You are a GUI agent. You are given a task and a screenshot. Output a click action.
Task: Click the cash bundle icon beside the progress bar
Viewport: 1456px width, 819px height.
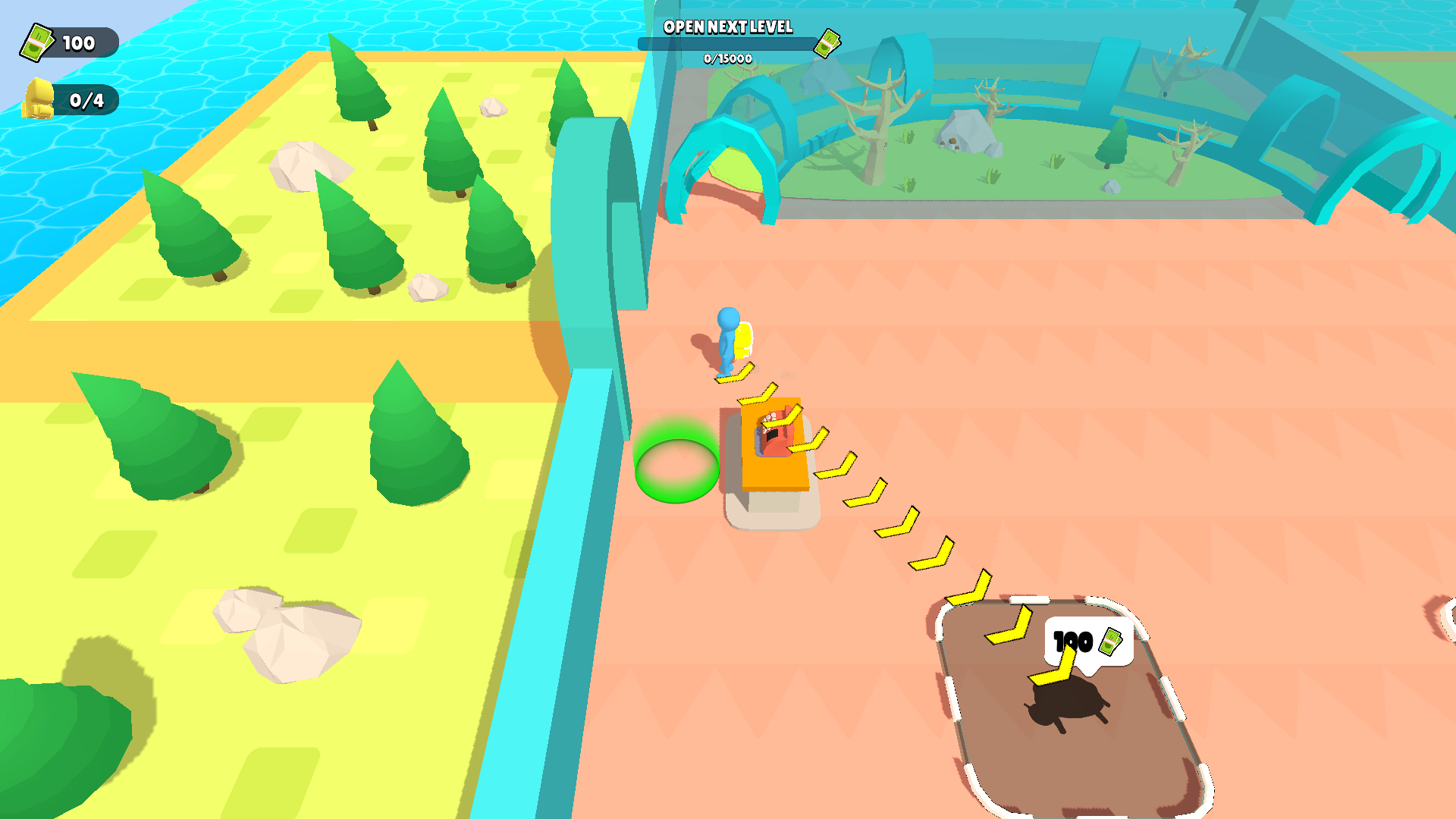click(x=828, y=43)
